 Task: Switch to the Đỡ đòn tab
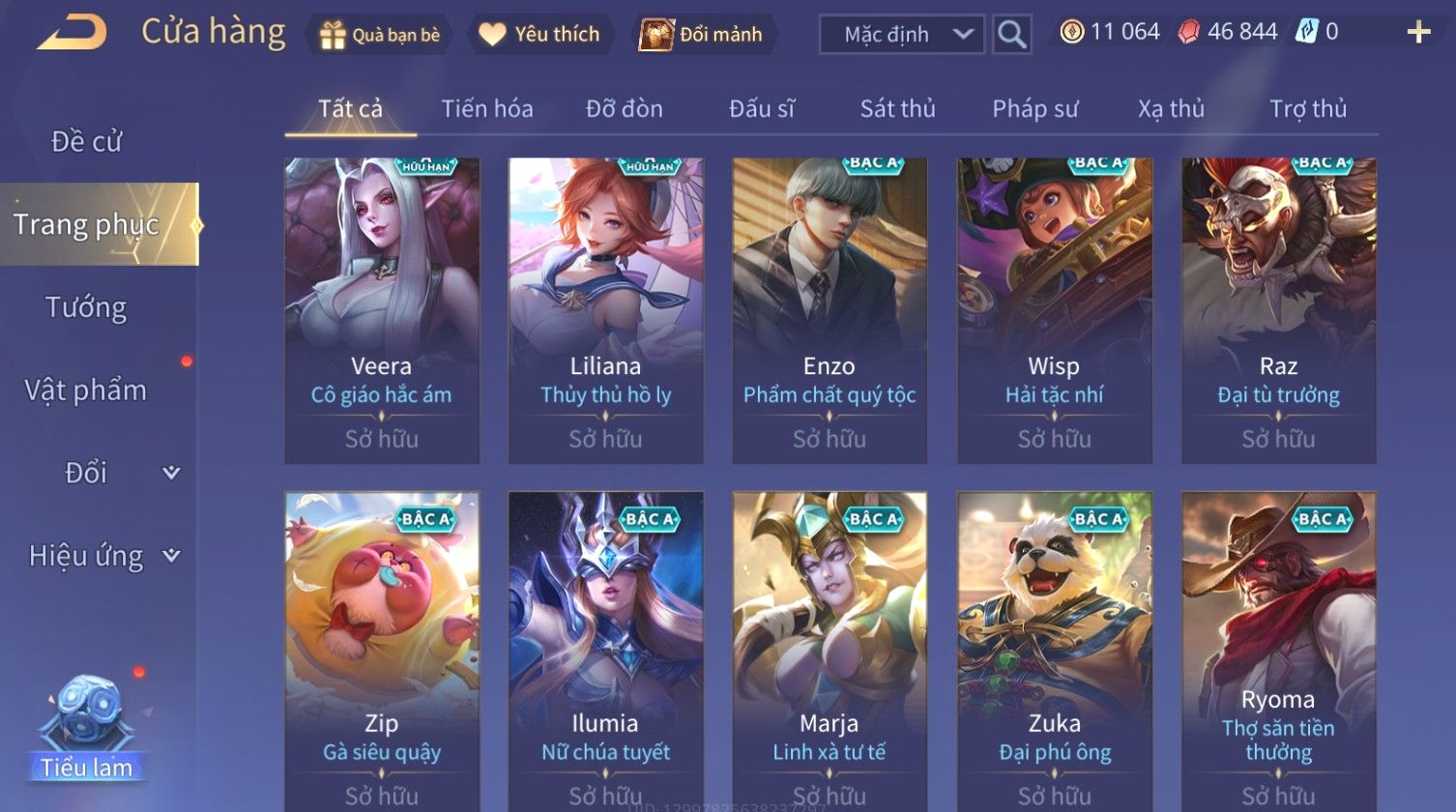tap(625, 109)
